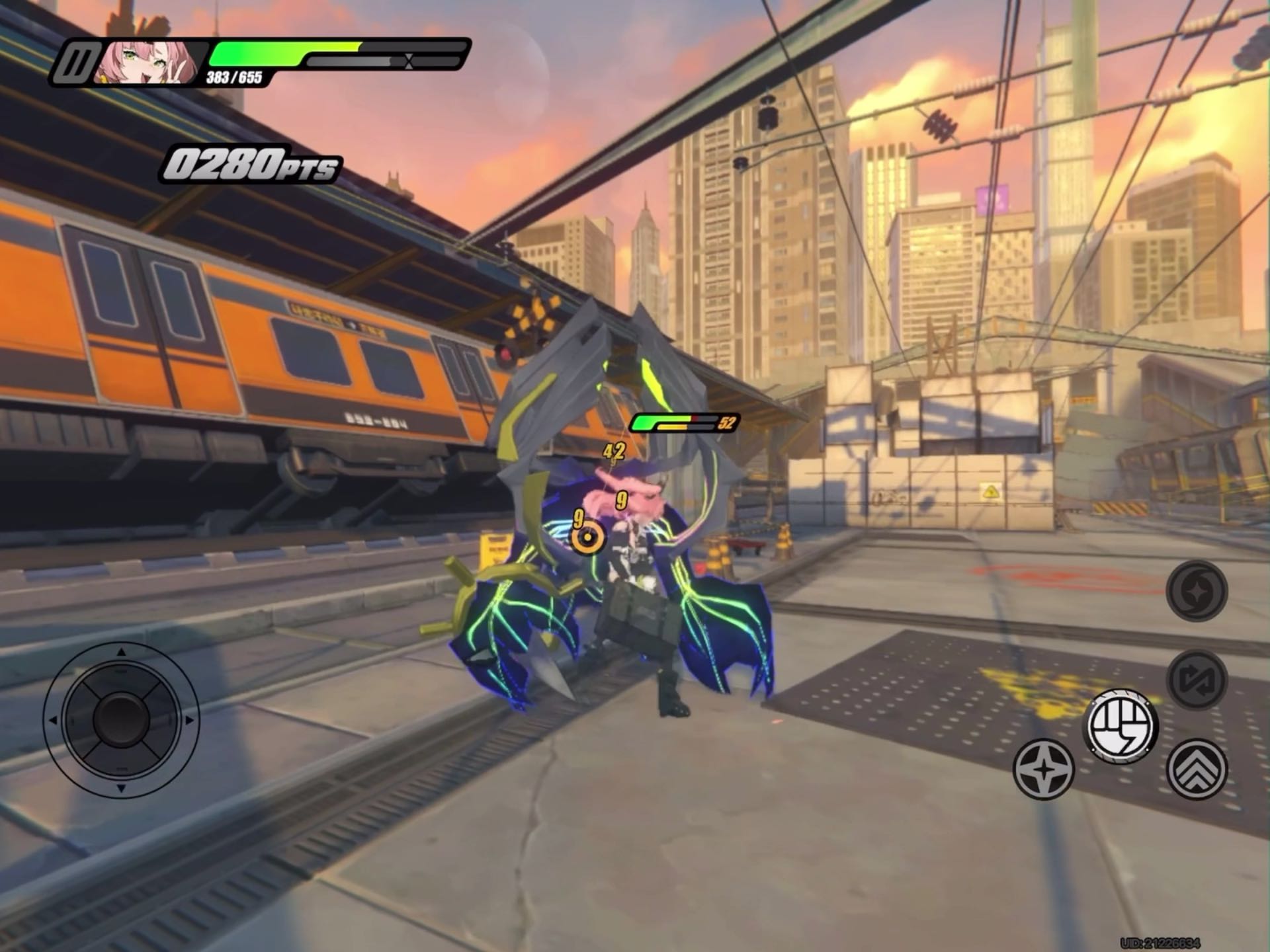This screenshot has height=952, width=1270.
Task: Activate the dodge dash chevron button
Action: (1197, 769)
